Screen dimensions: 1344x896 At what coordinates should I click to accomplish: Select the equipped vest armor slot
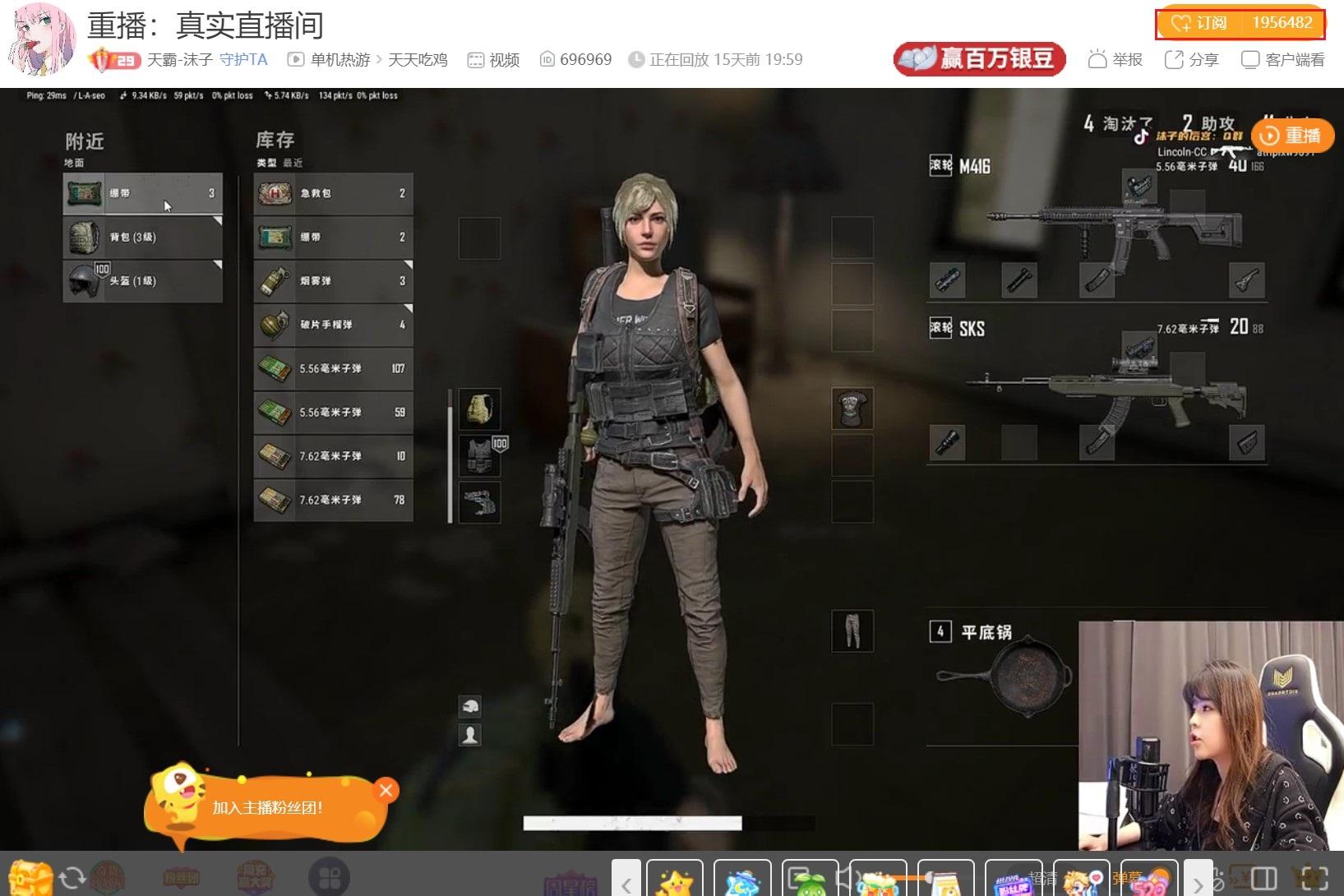coord(479,455)
